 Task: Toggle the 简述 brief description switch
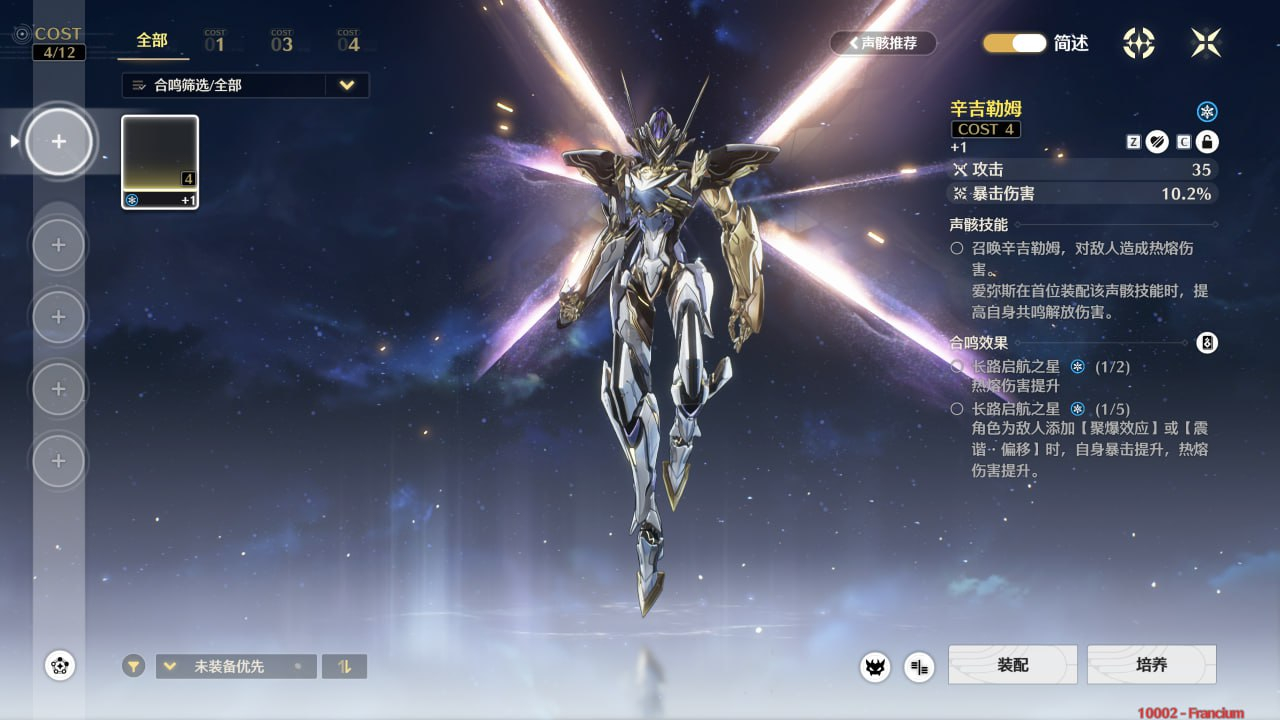click(x=1014, y=43)
